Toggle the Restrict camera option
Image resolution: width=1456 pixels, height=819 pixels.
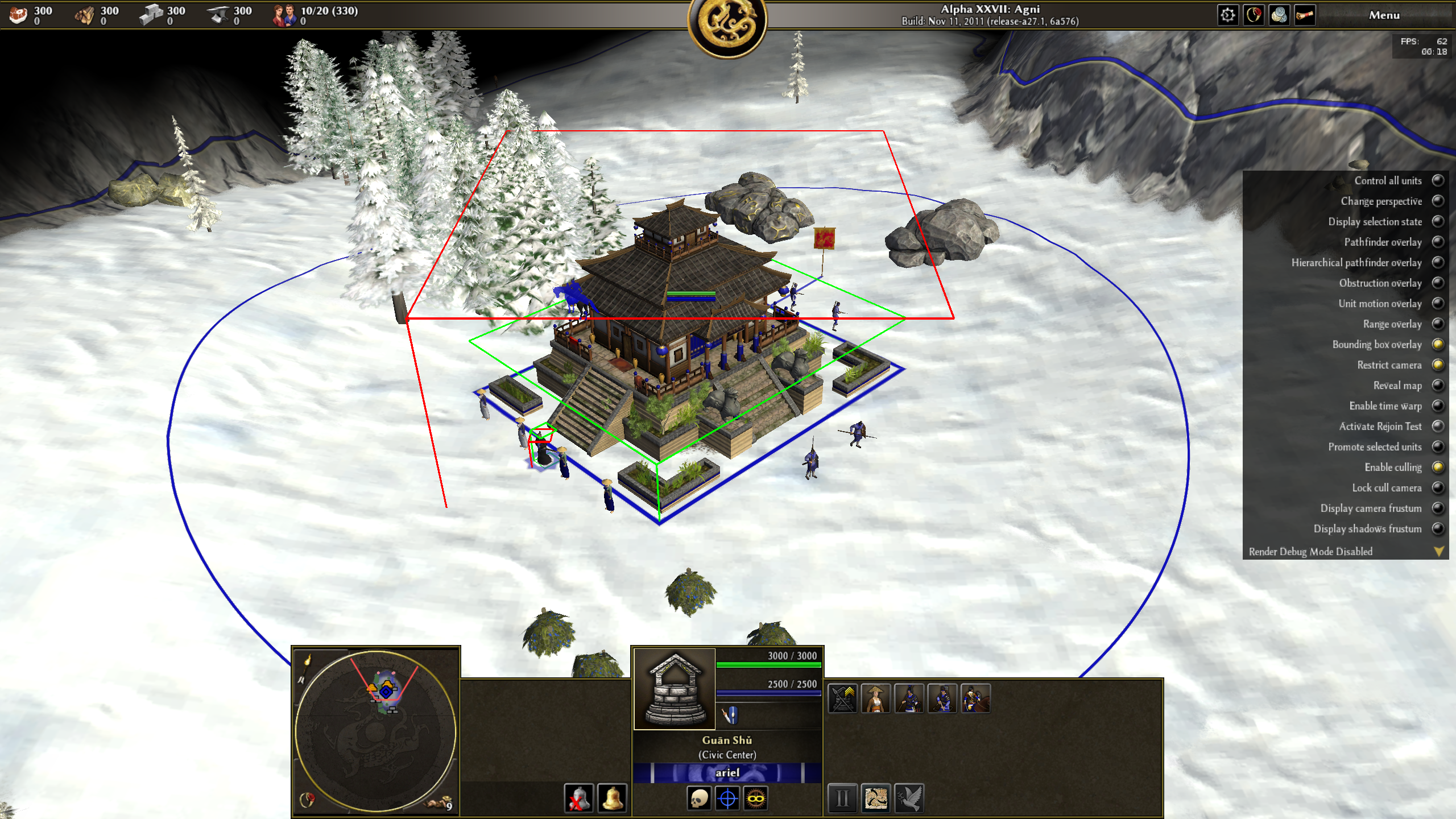(x=1438, y=365)
